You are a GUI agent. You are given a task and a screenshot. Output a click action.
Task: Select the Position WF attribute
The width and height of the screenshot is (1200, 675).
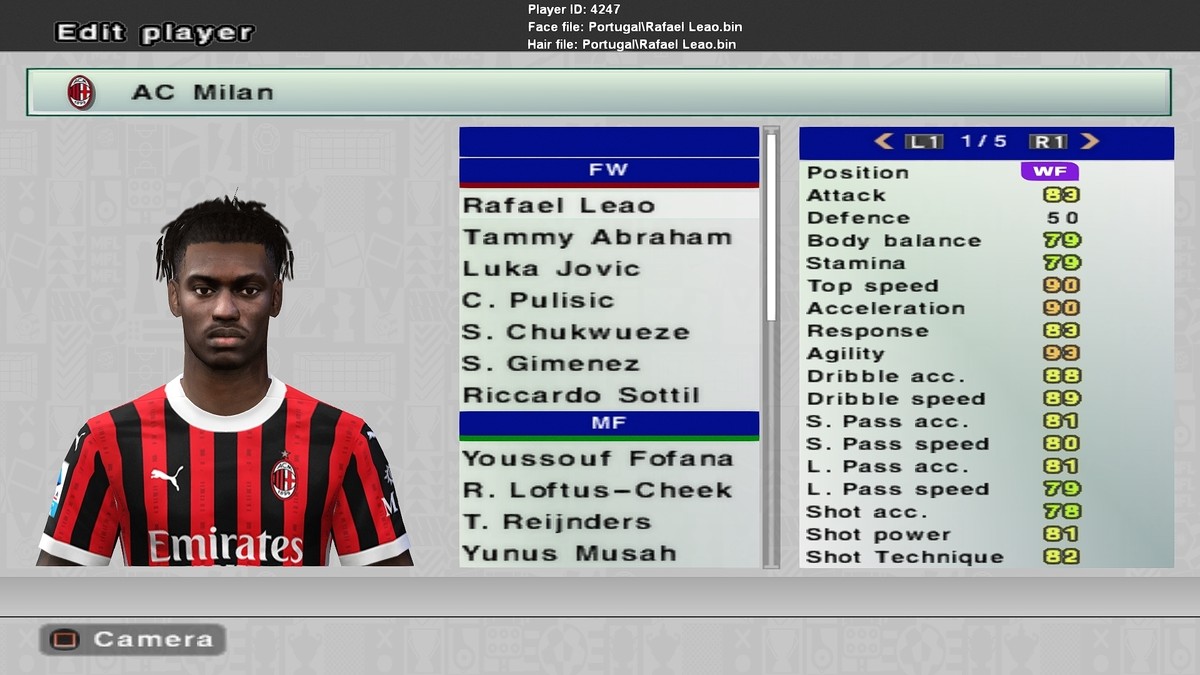[1049, 172]
